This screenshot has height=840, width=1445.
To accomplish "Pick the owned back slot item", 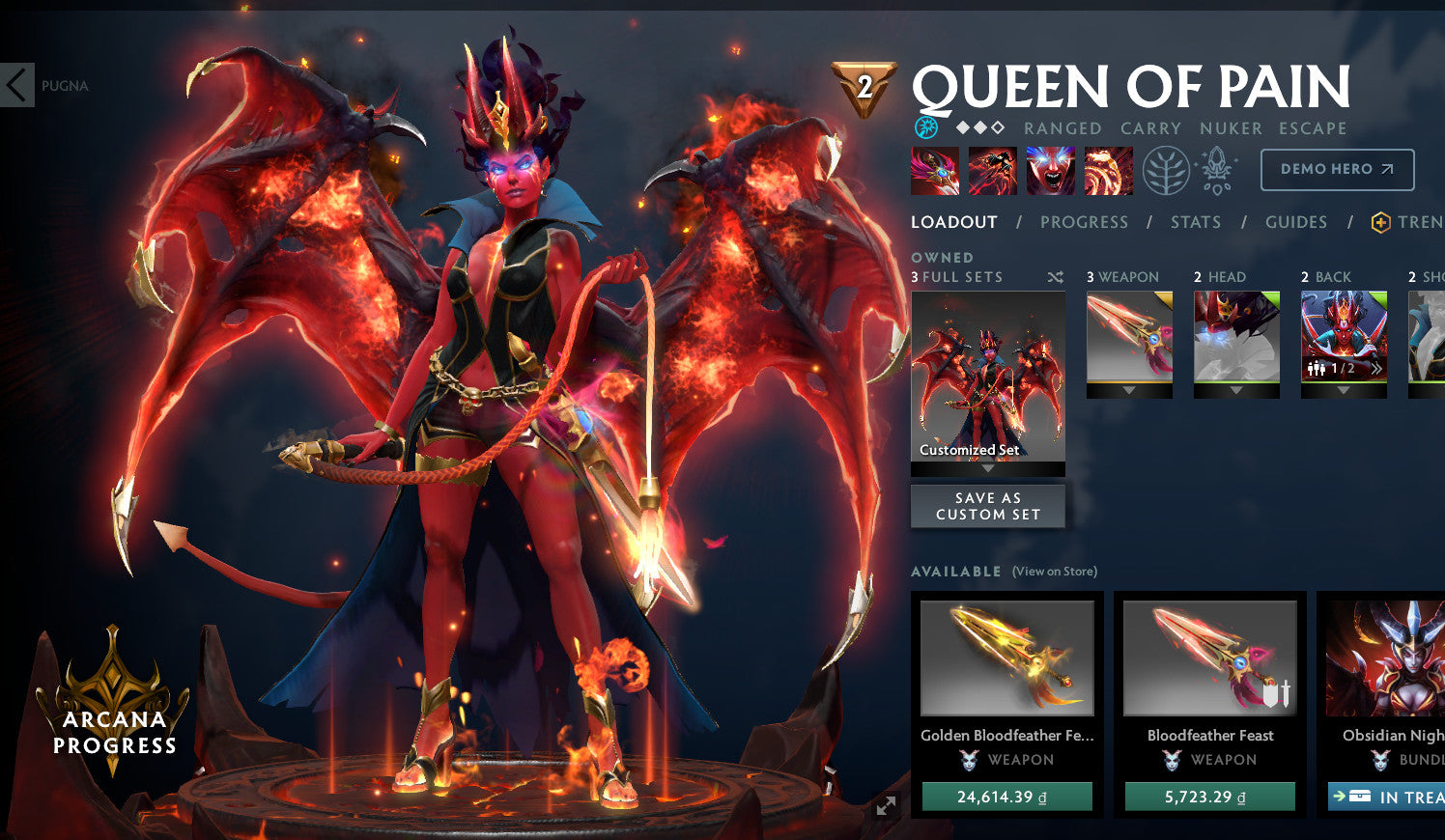I will pyautogui.click(x=1344, y=338).
